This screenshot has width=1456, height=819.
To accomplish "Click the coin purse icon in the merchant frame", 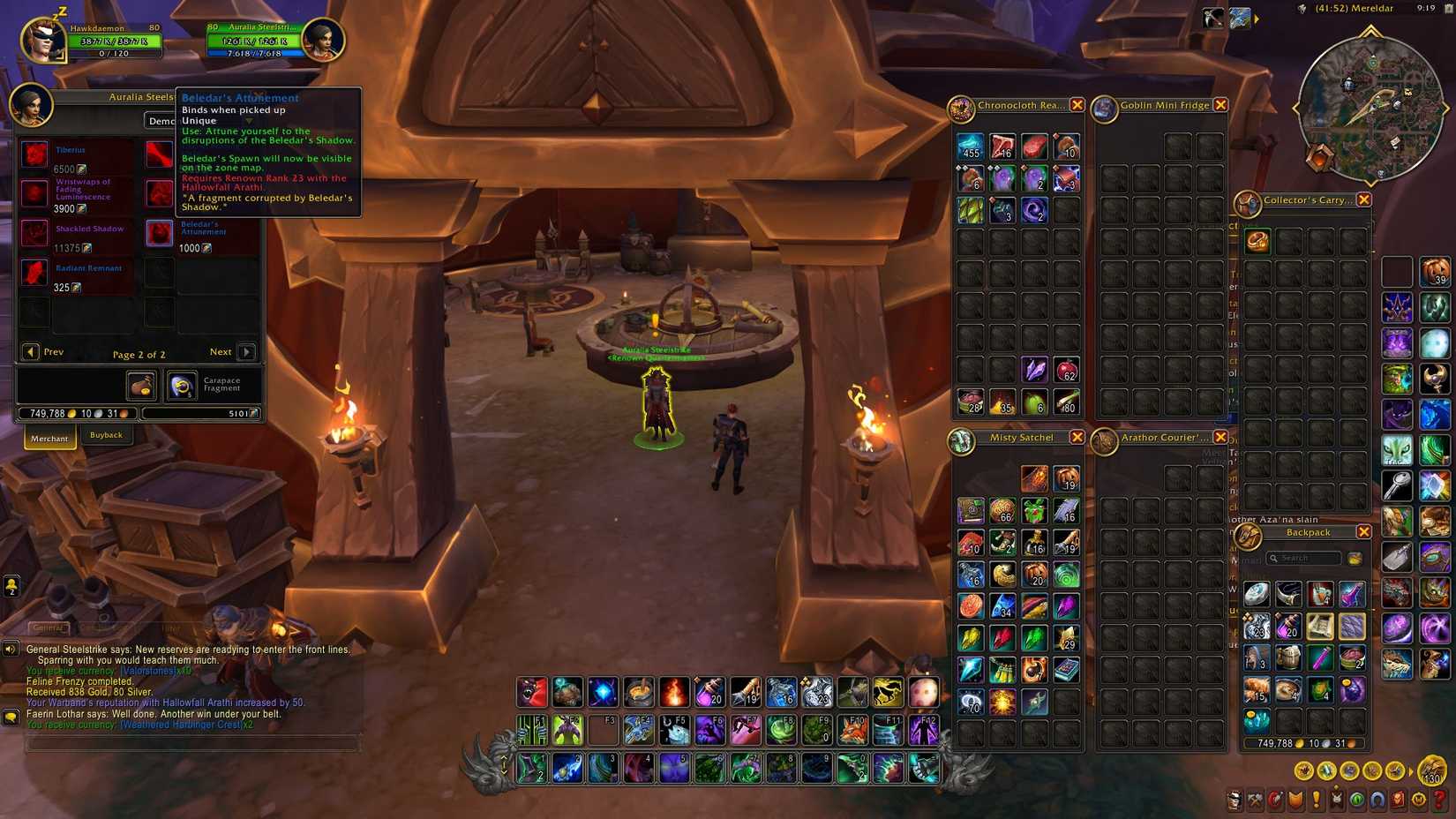I will tap(142, 386).
